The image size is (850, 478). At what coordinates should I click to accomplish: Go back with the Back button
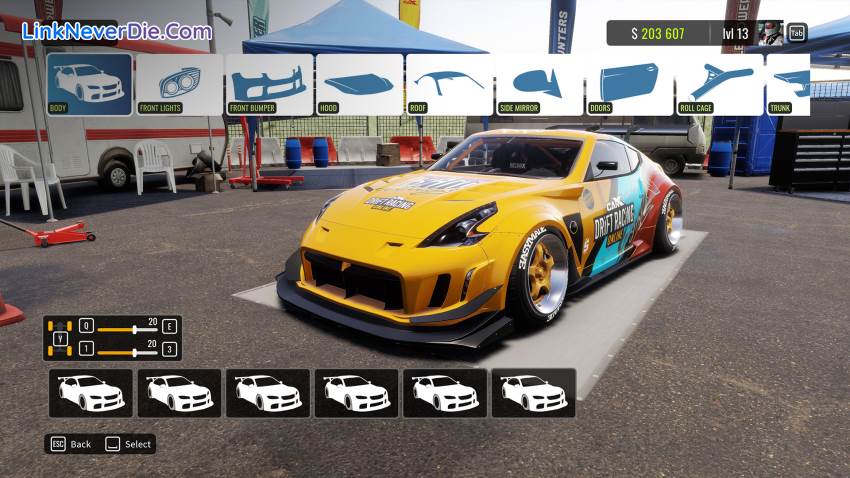coord(70,444)
